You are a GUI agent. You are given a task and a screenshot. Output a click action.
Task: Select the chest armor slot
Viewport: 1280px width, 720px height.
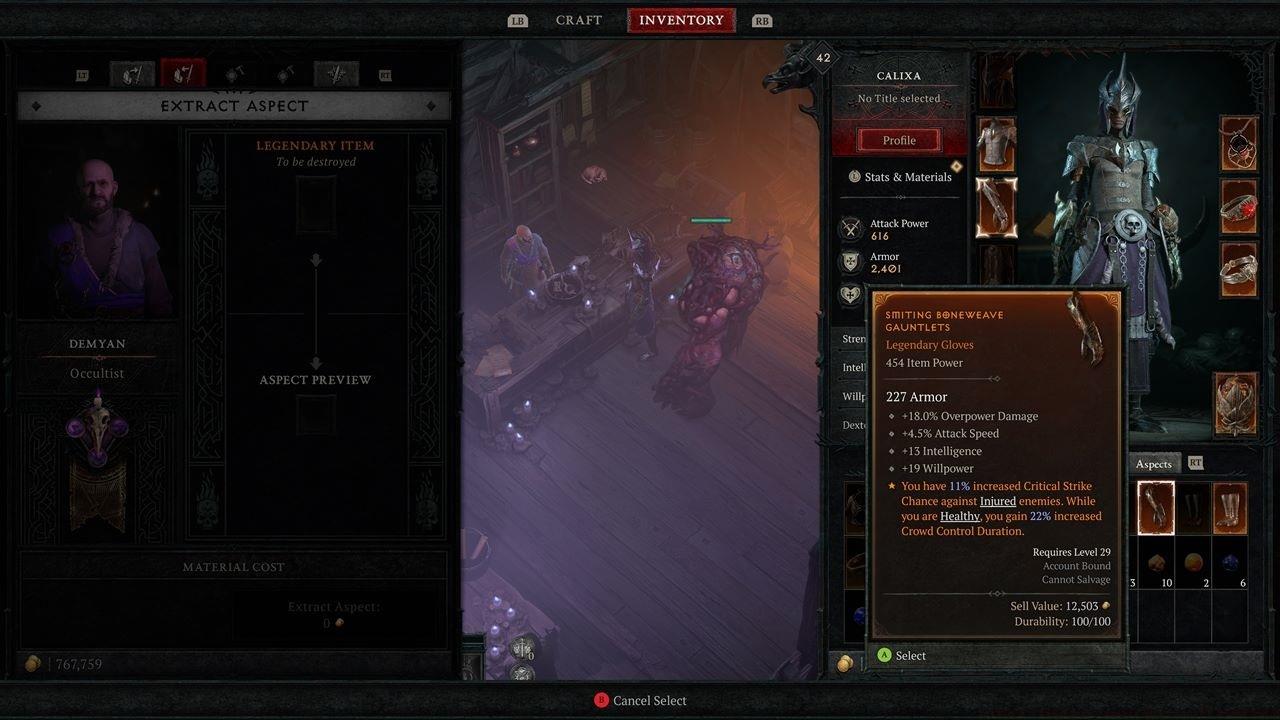996,145
